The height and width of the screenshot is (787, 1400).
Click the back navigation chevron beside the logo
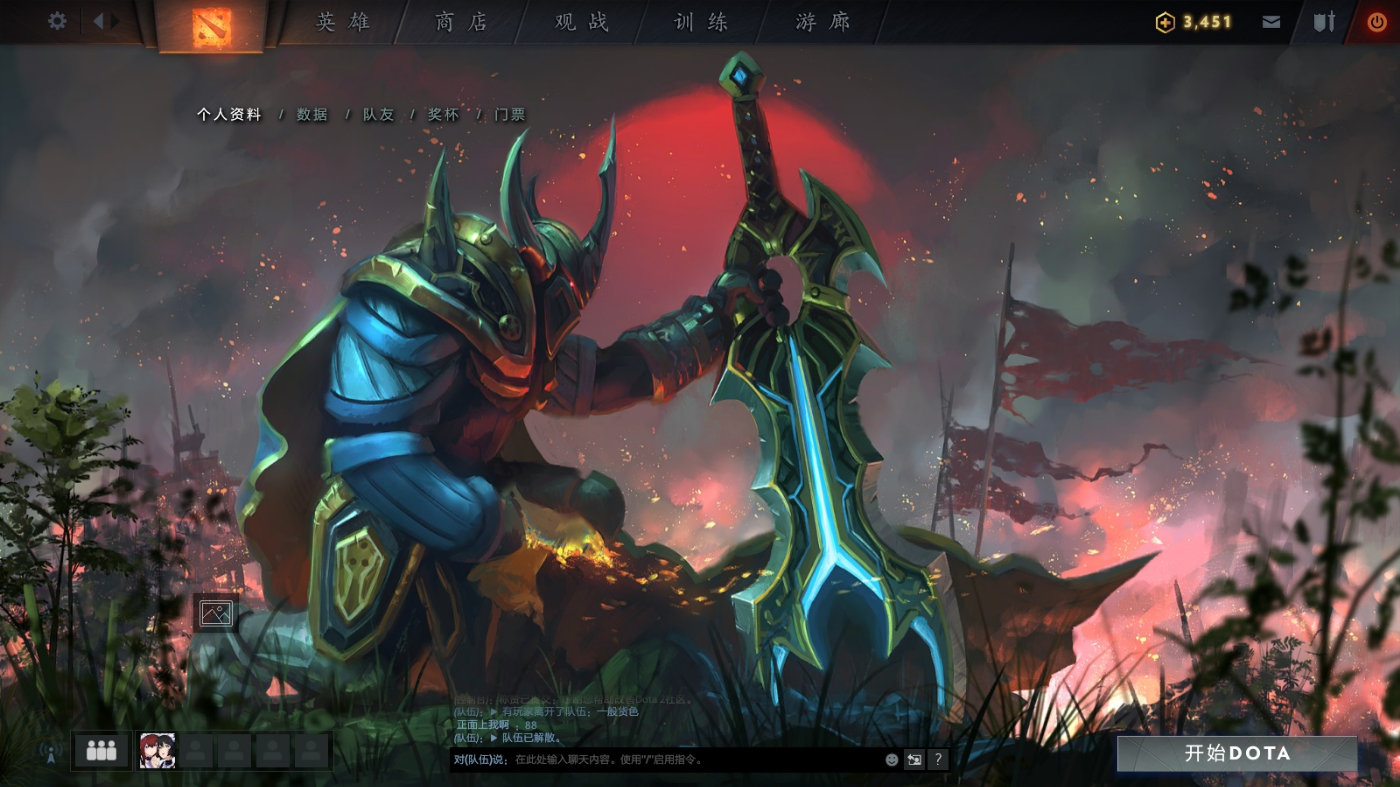[x=97, y=19]
